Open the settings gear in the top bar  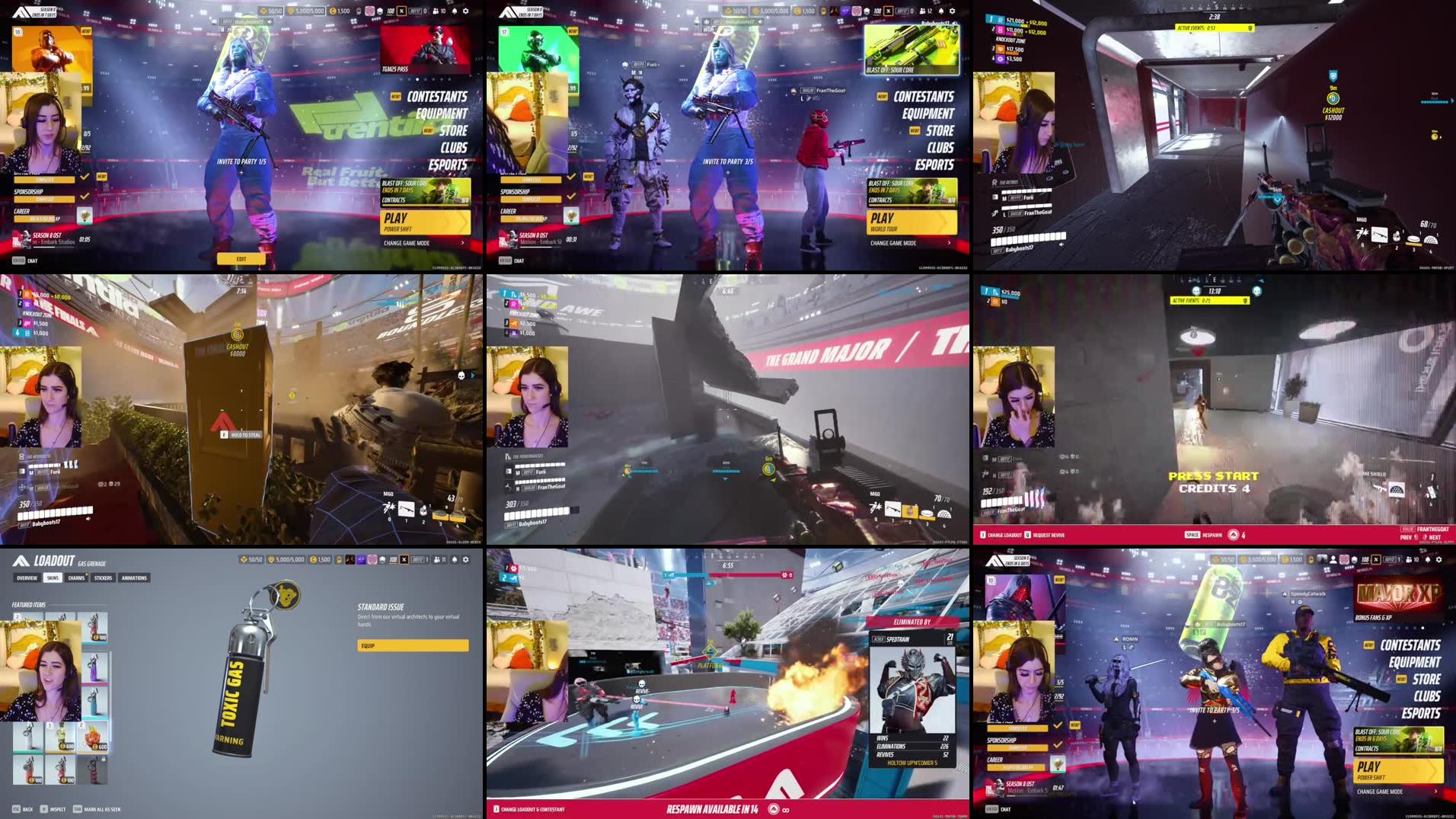click(x=466, y=560)
